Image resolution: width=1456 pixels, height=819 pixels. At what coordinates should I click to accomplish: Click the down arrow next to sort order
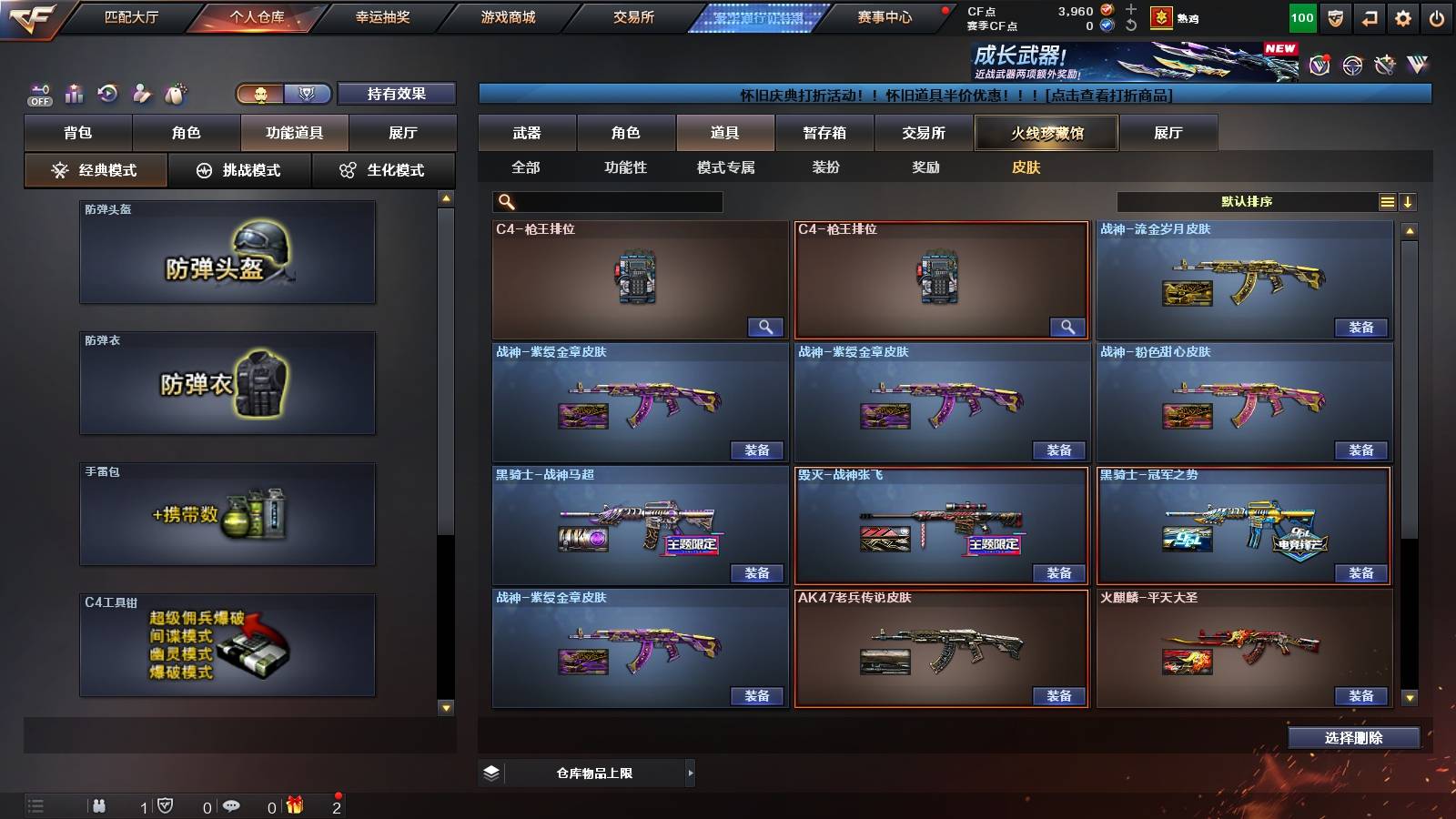(1410, 201)
